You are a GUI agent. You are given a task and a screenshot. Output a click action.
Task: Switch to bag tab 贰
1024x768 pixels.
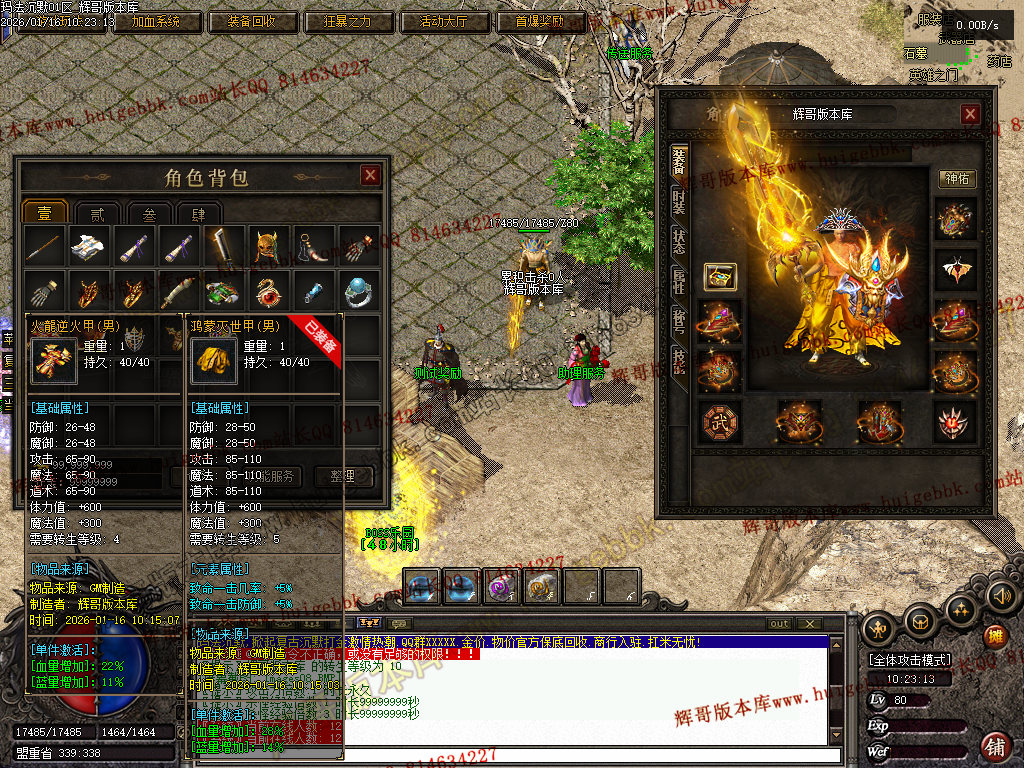click(x=97, y=214)
